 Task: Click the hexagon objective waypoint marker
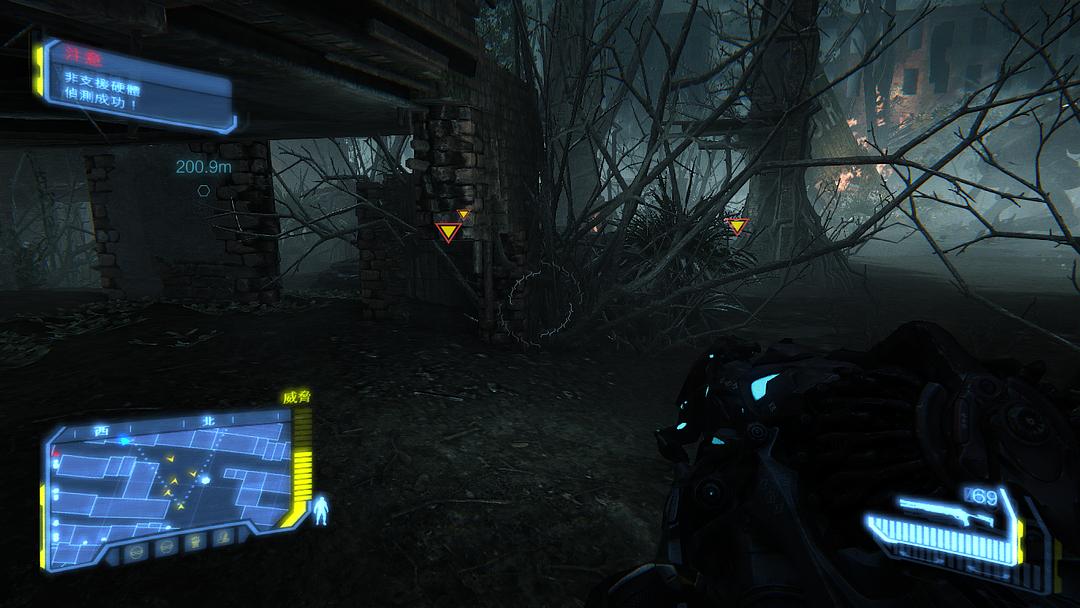point(203,190)
